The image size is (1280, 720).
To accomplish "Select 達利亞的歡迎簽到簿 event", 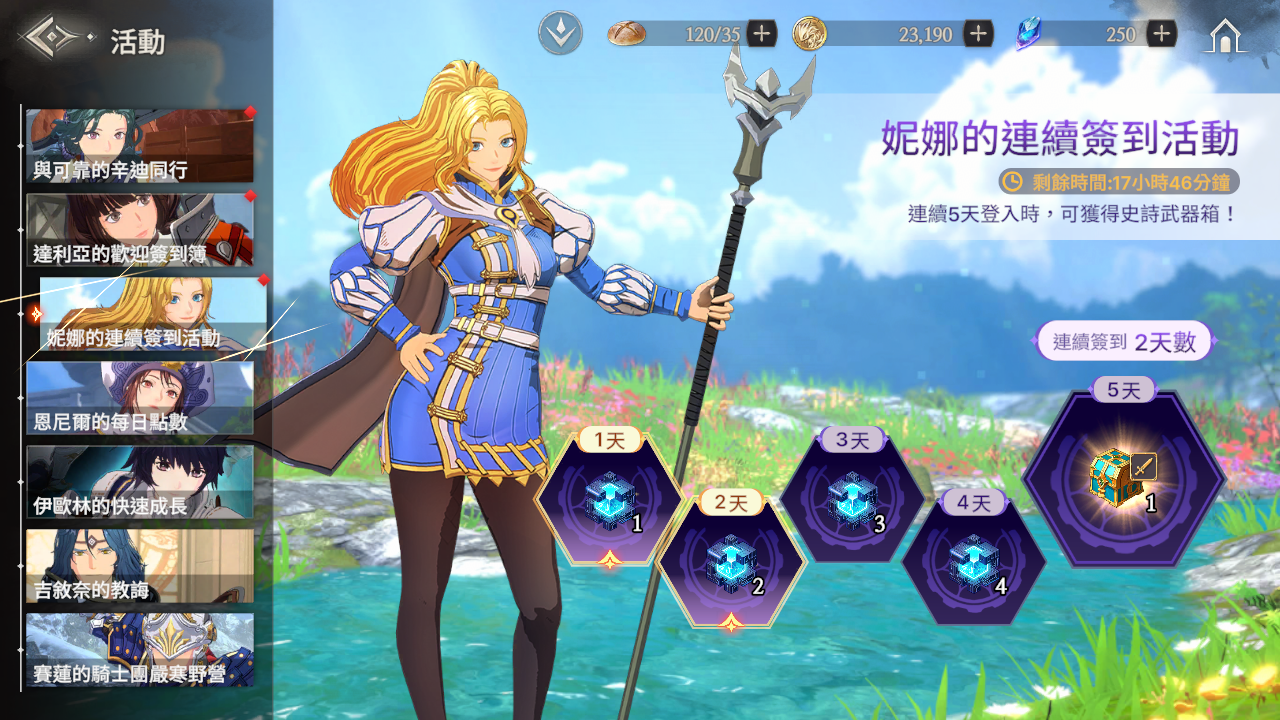I will 139,230.
